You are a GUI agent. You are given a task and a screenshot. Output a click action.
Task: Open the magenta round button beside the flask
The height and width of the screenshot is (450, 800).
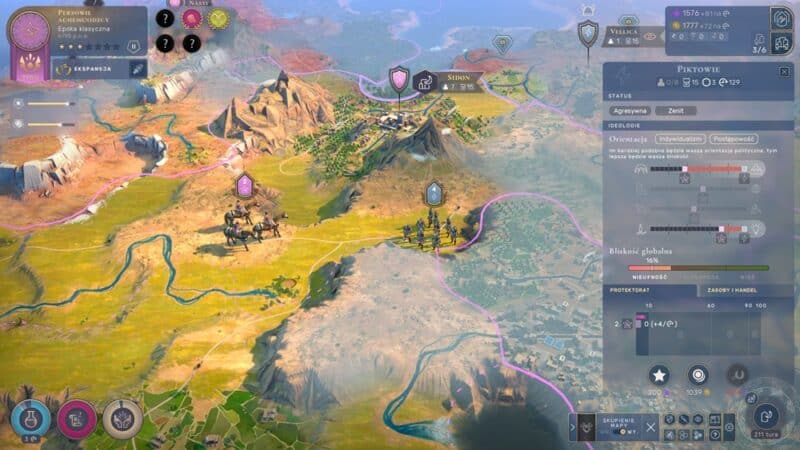click(76, 418)
